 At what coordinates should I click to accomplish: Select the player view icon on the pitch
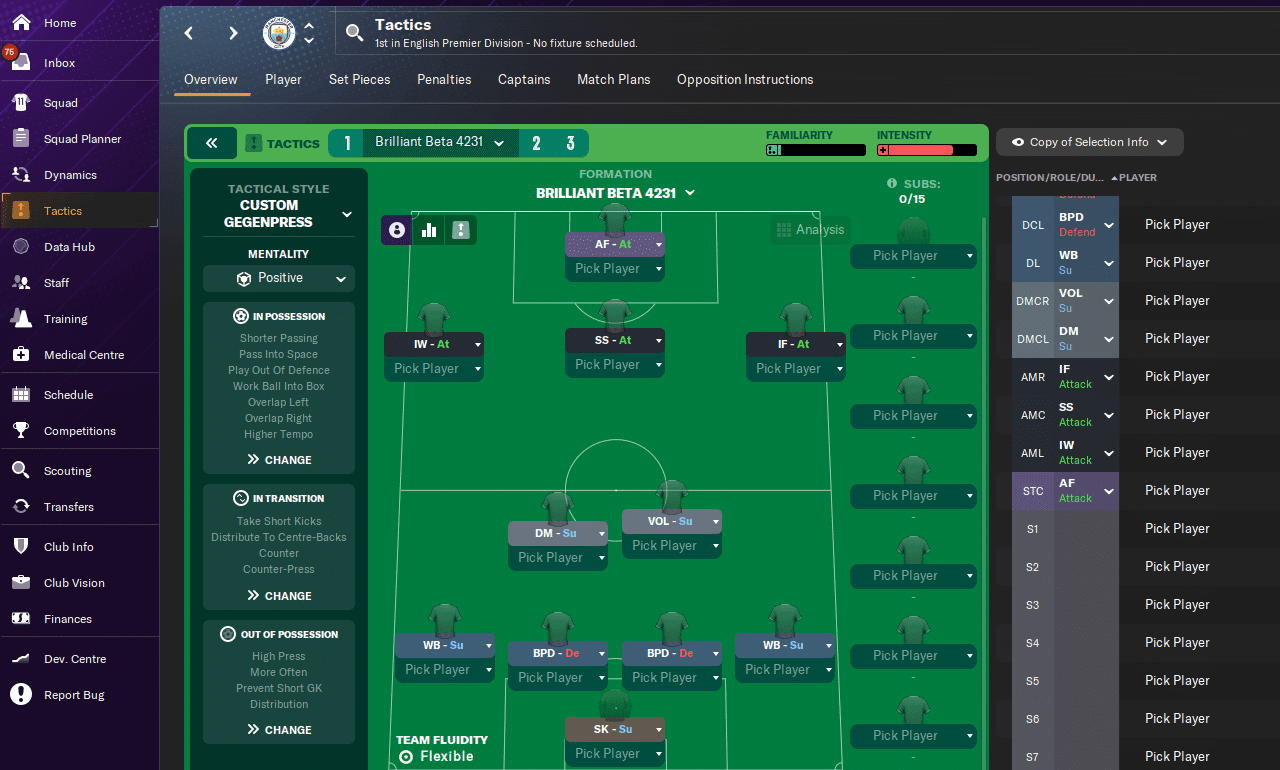coord(396,230)
